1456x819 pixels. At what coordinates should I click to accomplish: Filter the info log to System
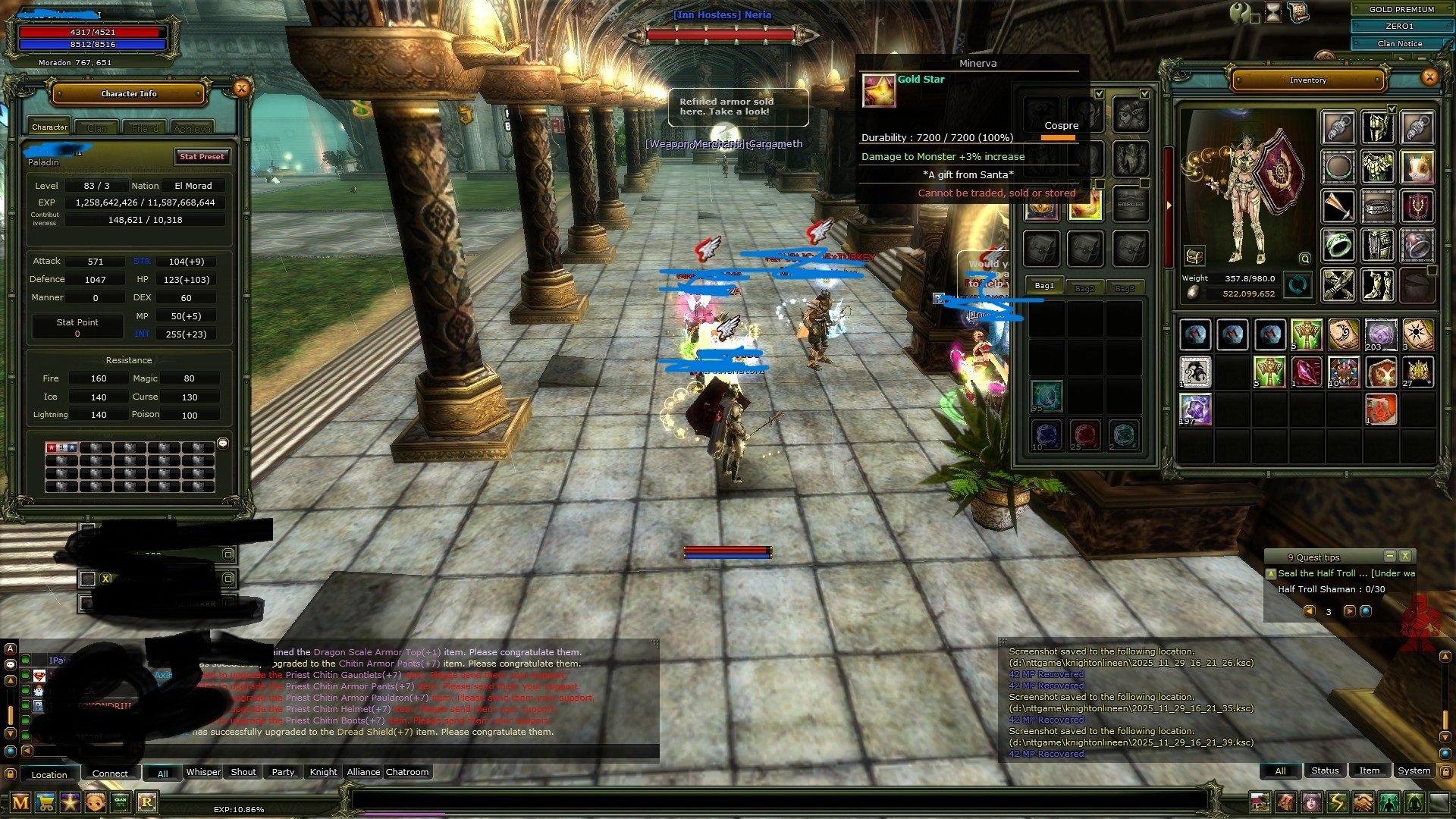coord(1414,770)
